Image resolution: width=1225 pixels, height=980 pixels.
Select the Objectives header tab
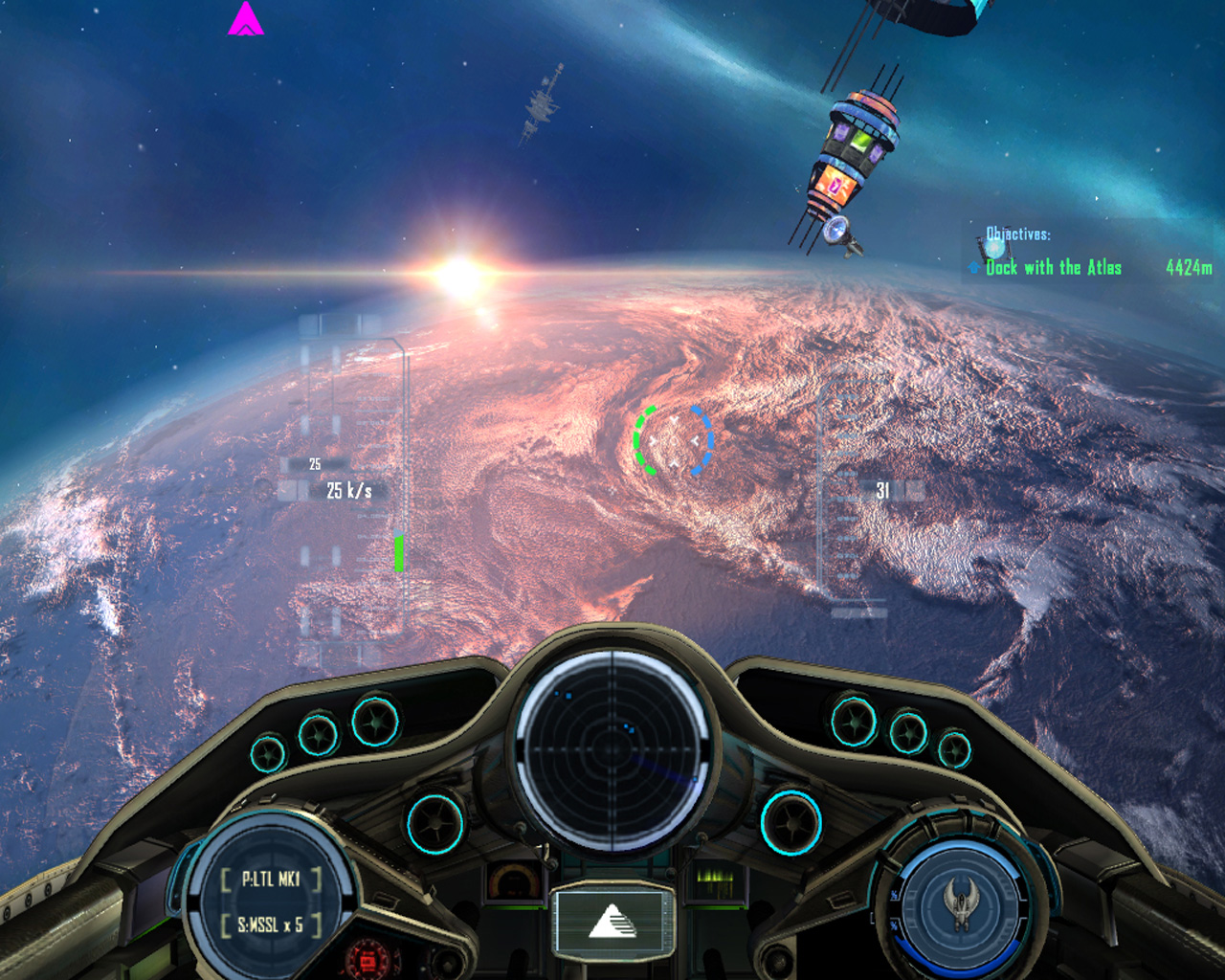[1017, 231]
